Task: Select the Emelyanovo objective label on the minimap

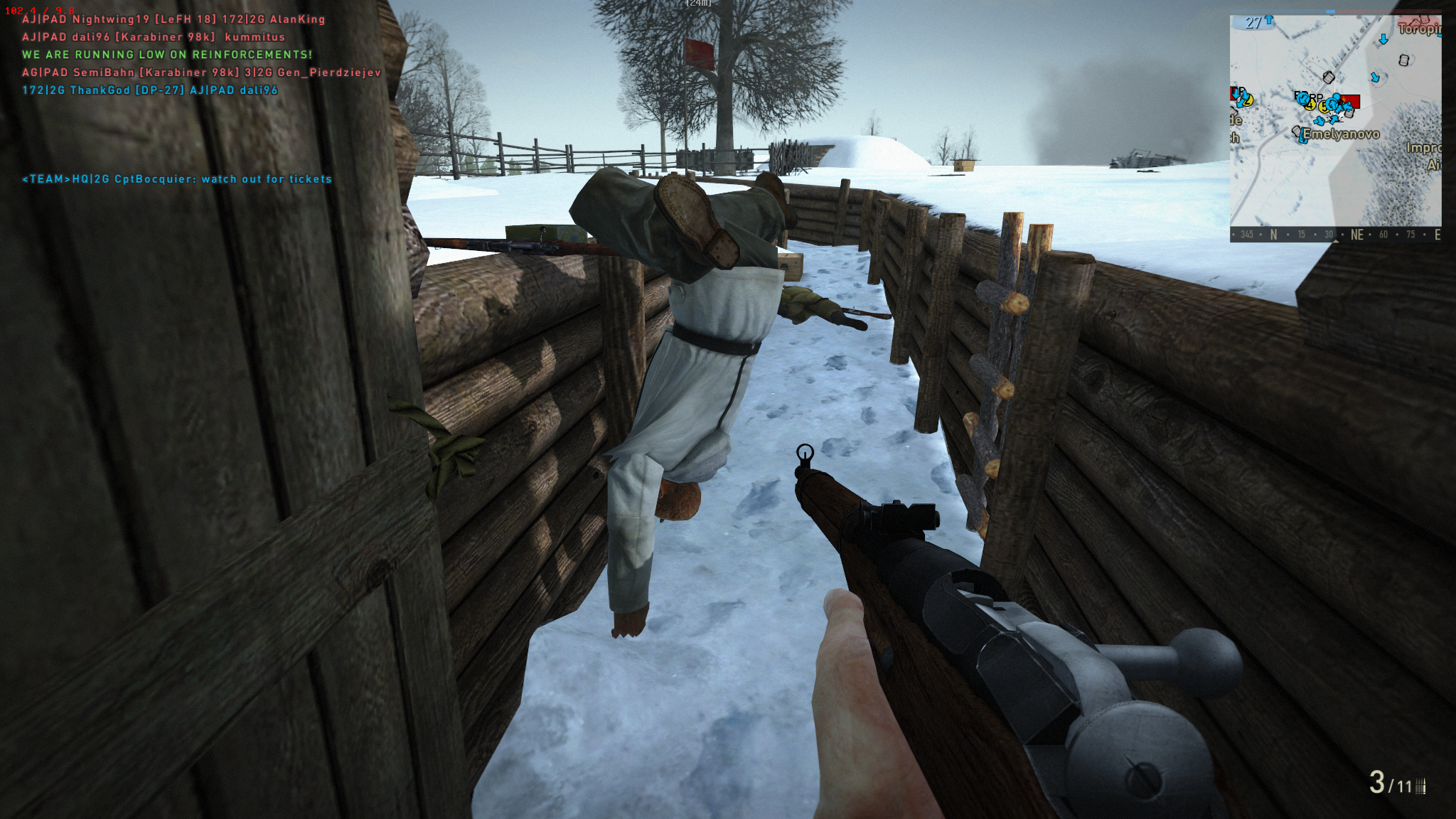Action: 1341,134
